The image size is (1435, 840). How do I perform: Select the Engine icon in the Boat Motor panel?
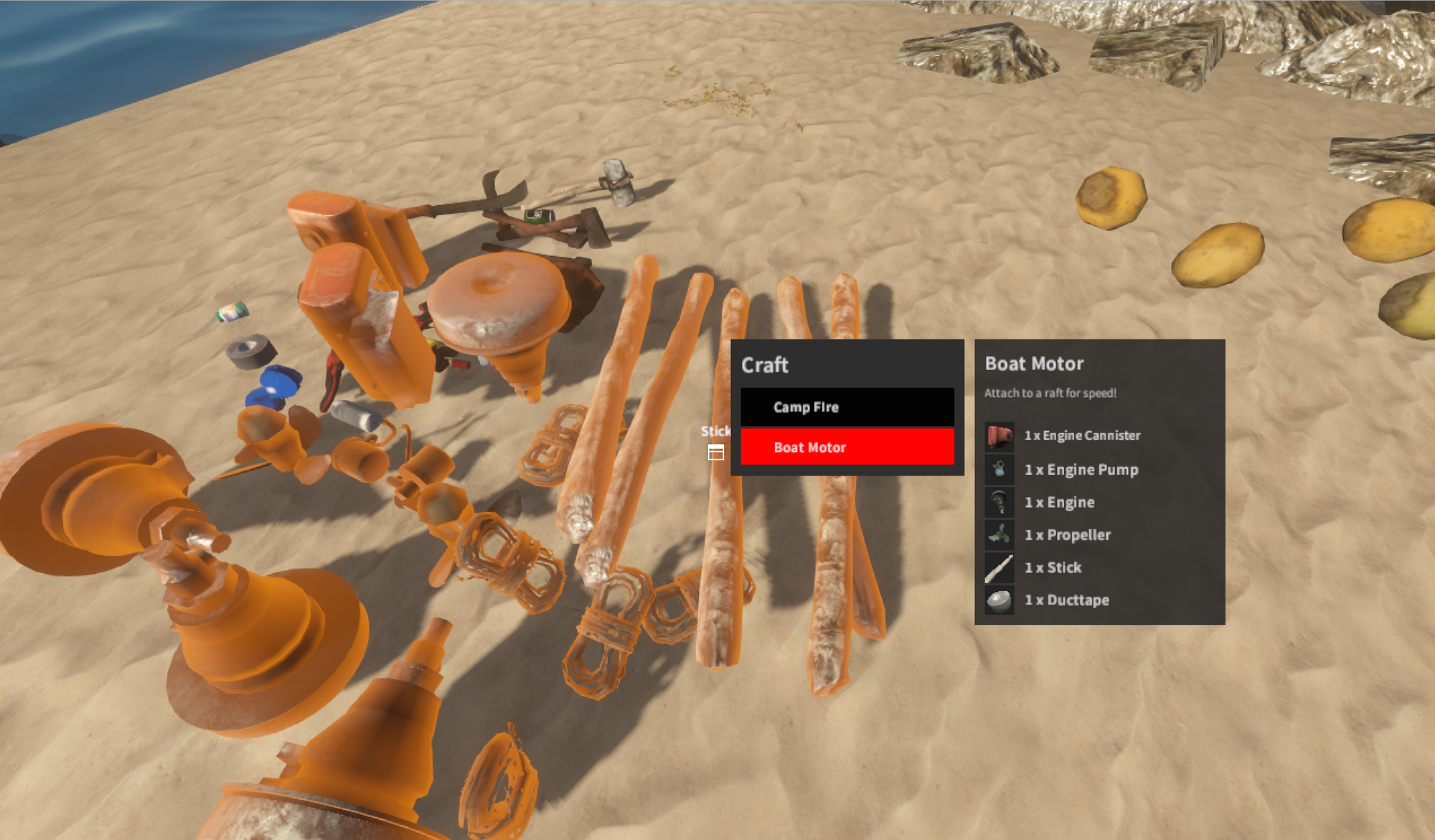(x=999, y=502)
